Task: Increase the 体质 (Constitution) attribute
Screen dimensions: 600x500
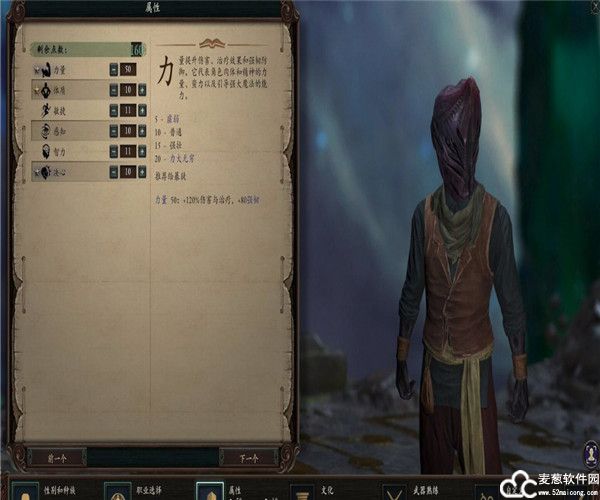Action: point(142,90)
